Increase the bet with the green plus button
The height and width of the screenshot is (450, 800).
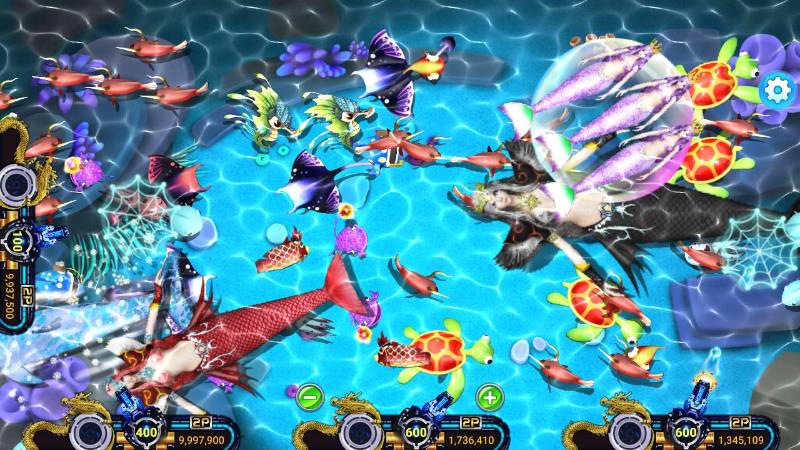(x=489, y=396)
